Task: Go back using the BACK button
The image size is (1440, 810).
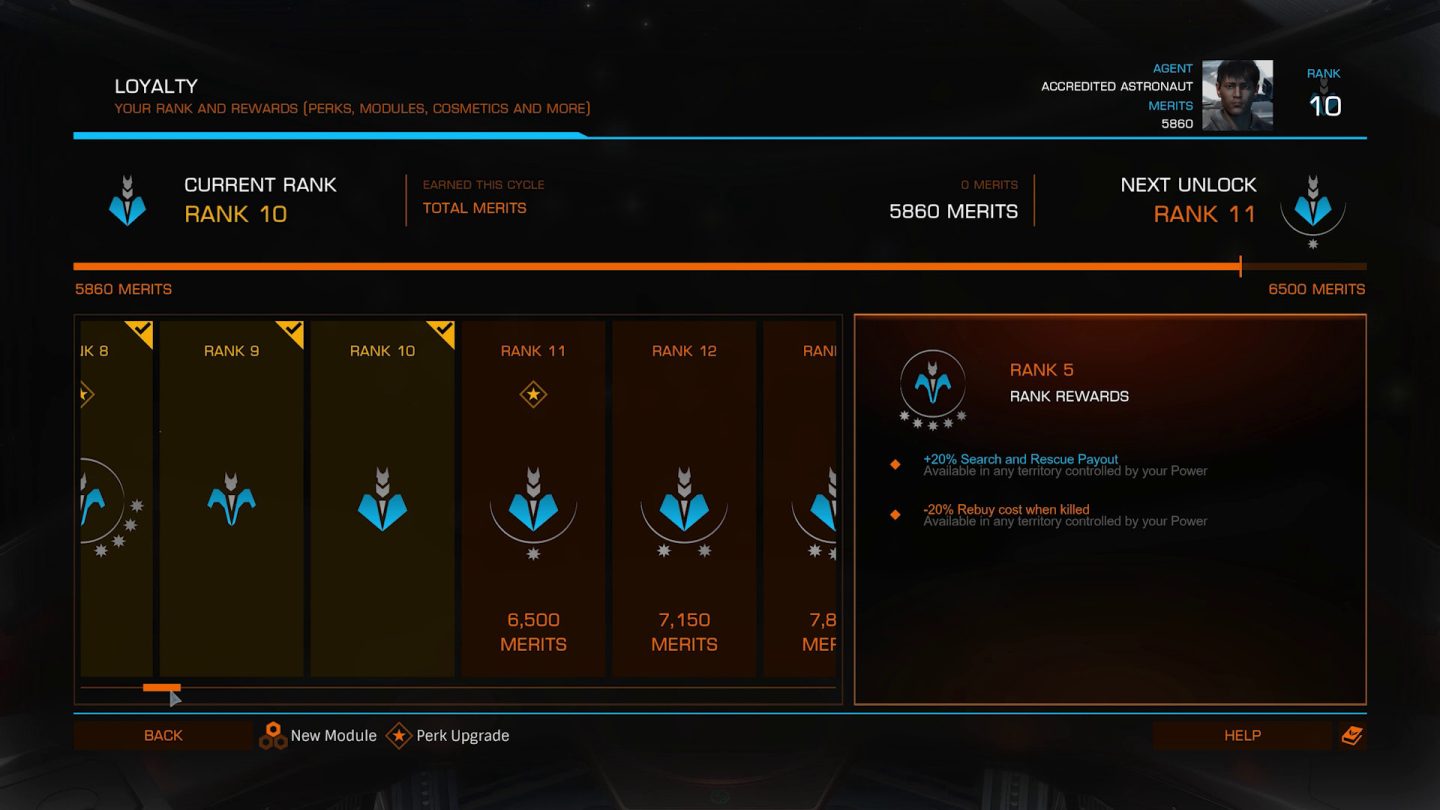Action: 163,736
